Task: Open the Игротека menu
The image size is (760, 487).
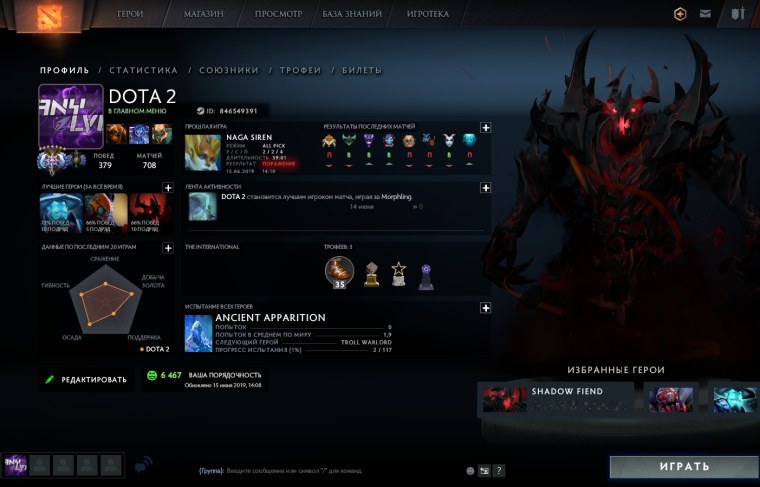Action: click(428, 15)
